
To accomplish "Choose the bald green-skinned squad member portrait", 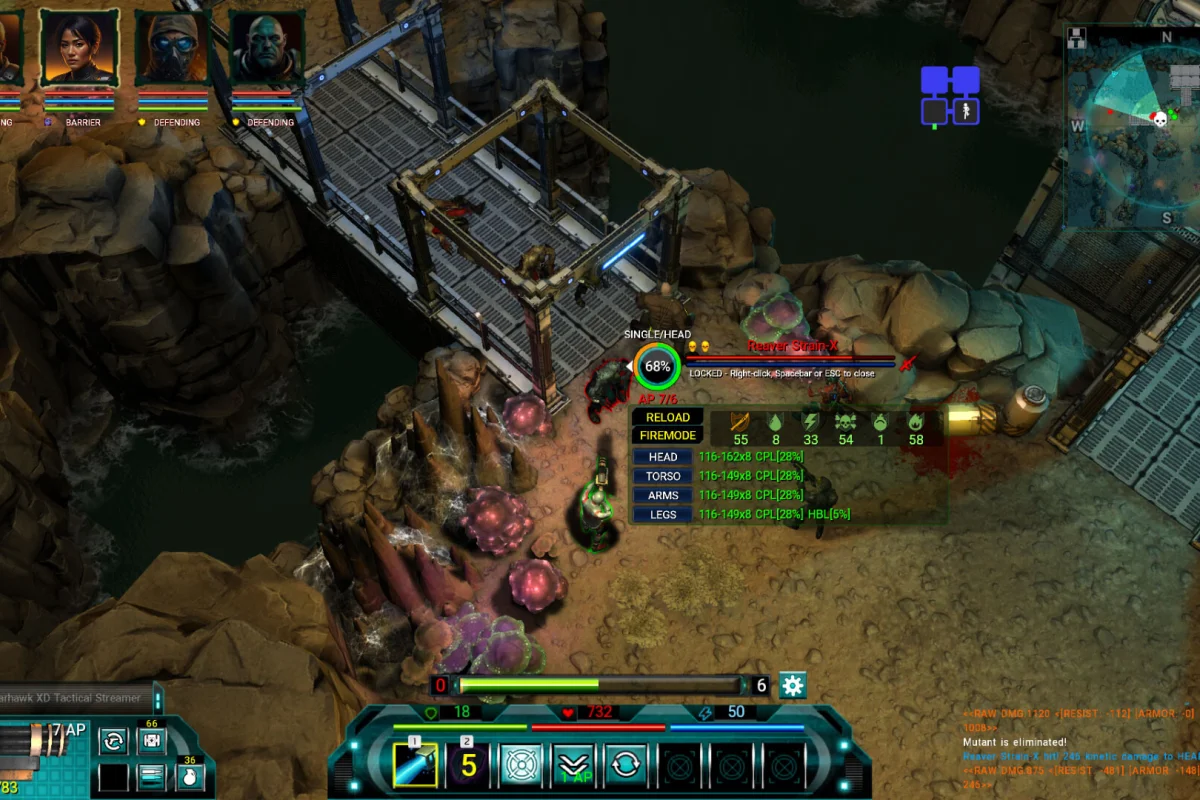I will click(x=267, y=48).
